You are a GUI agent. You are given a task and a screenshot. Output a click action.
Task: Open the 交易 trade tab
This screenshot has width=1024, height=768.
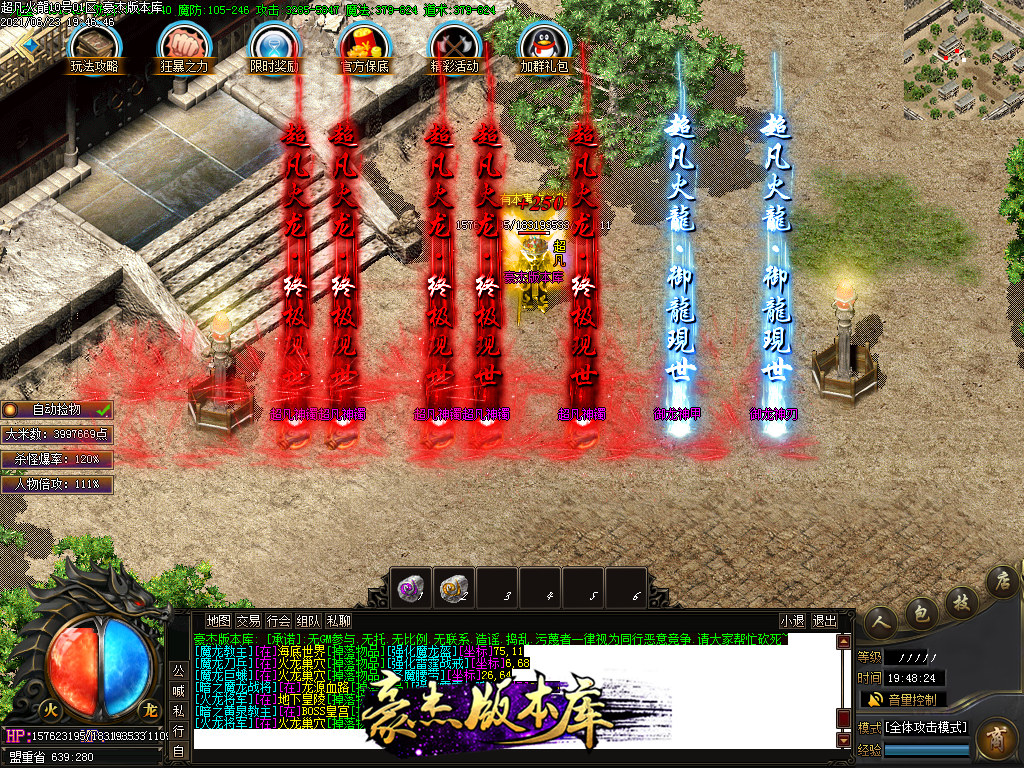pos(248,621)
